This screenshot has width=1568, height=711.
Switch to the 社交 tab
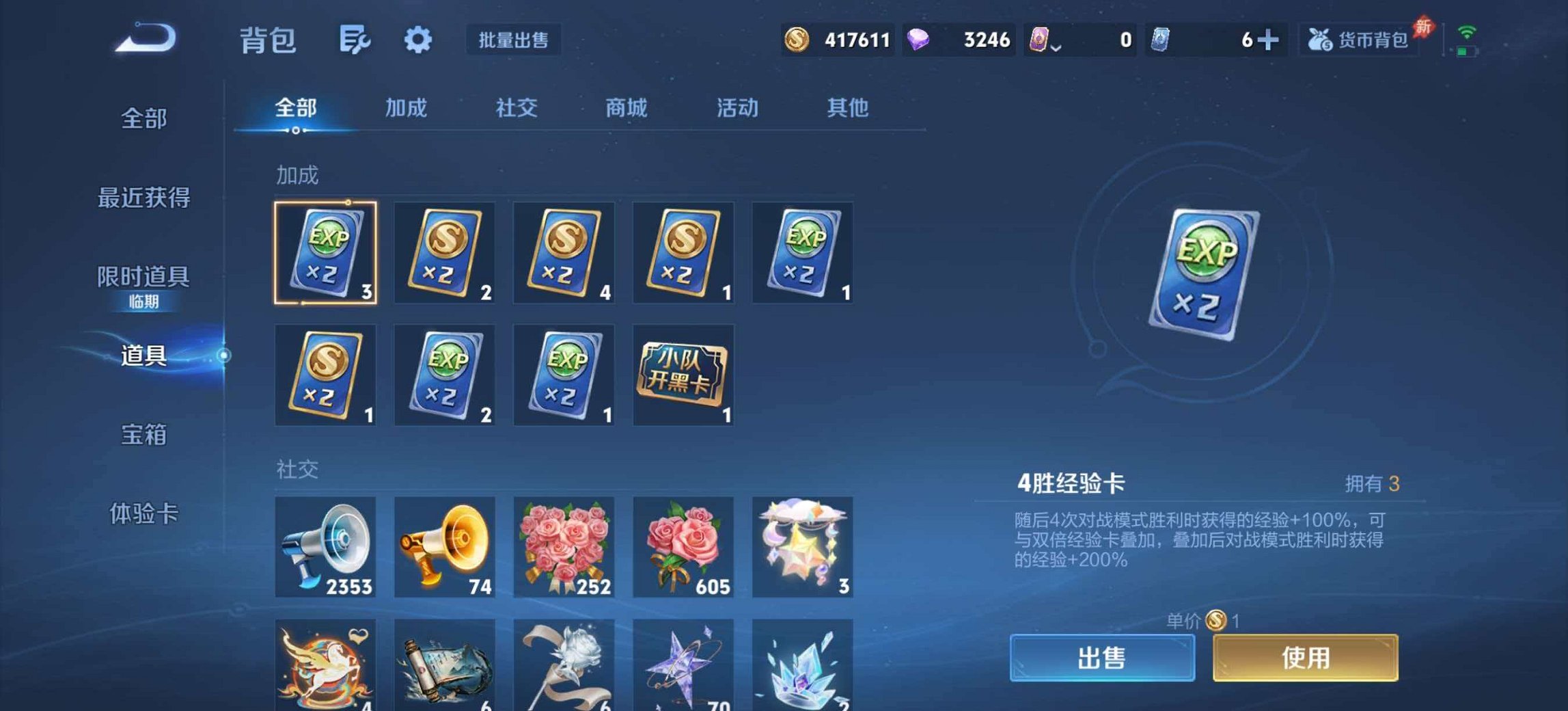point(517,108)
